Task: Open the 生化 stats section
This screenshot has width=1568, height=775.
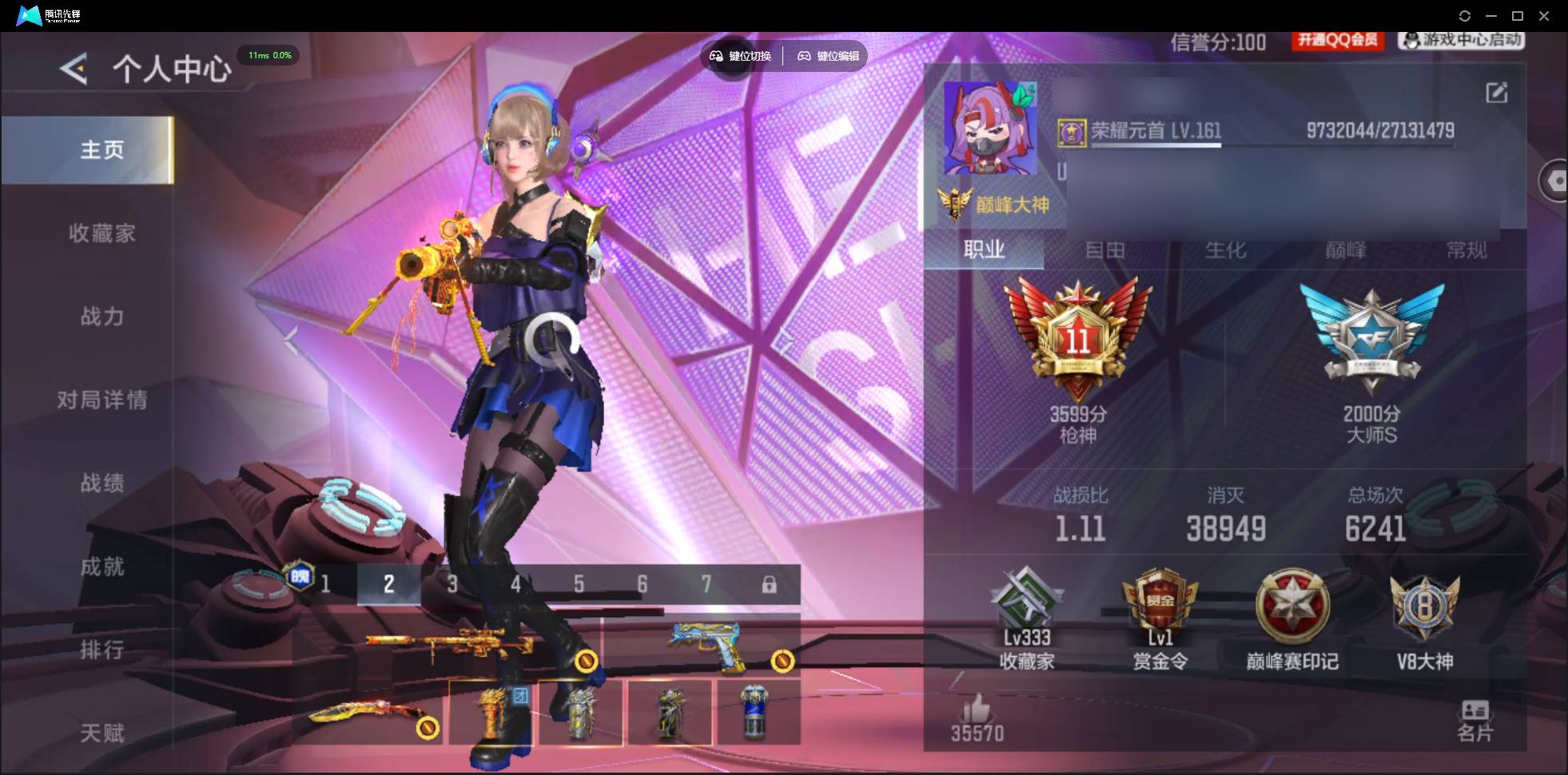Action: 1224,251
